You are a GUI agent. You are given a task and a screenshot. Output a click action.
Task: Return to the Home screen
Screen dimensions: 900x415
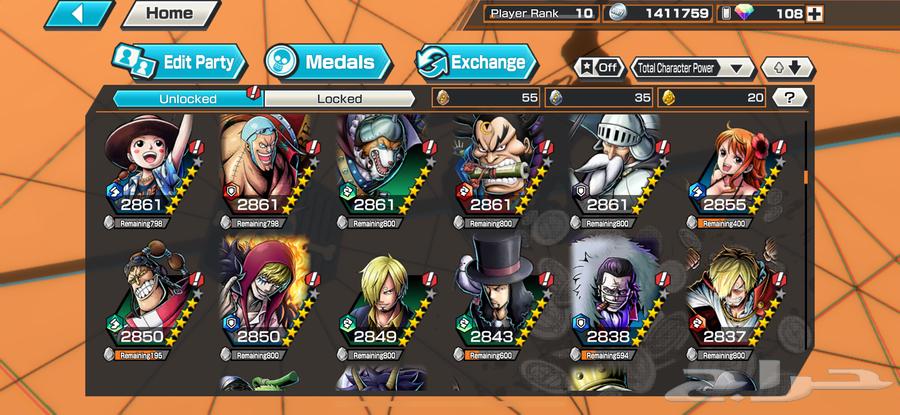pos(170,14)
